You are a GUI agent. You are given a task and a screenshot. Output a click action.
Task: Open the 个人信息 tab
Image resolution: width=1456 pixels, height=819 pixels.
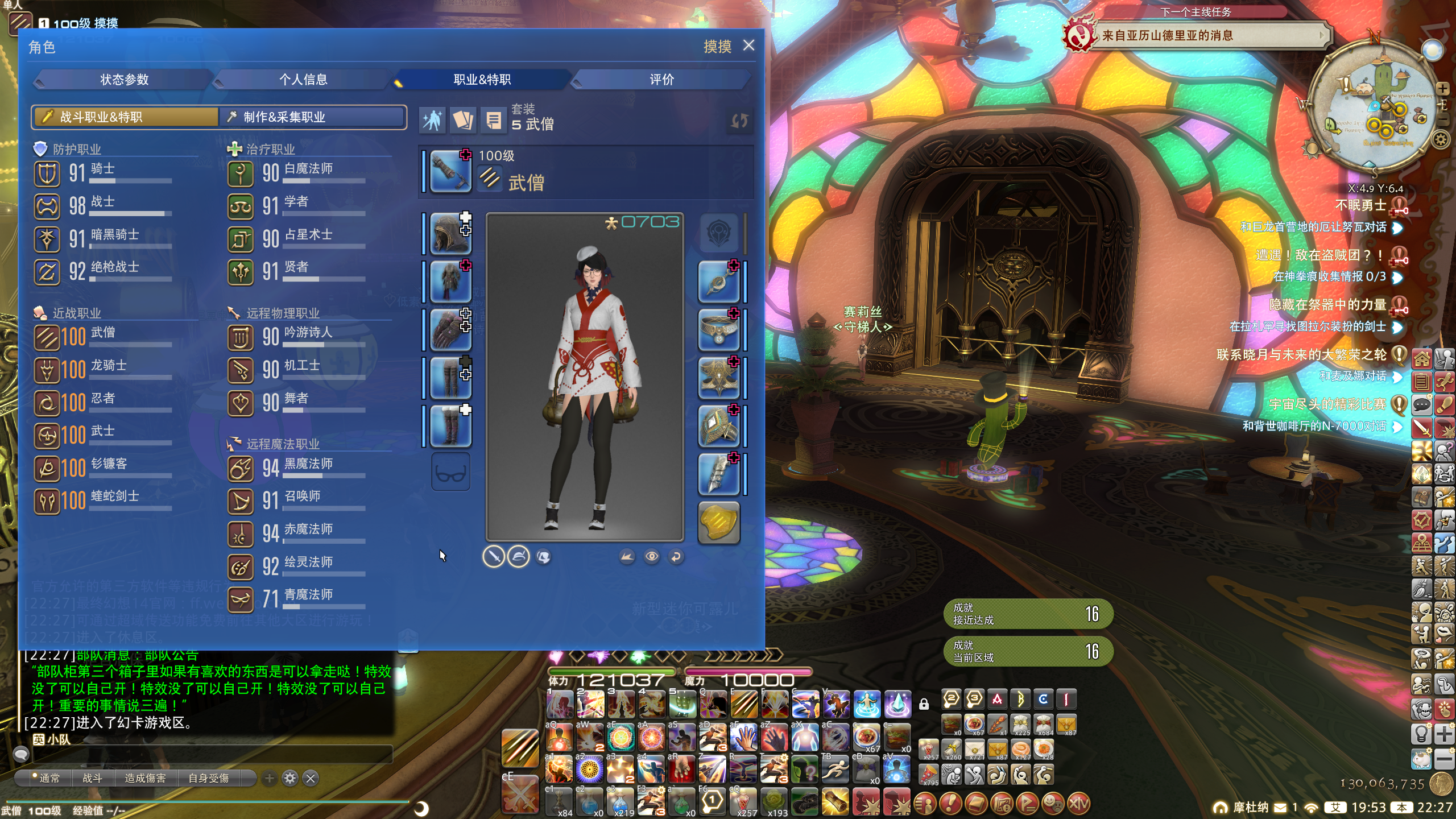point(303,80)
